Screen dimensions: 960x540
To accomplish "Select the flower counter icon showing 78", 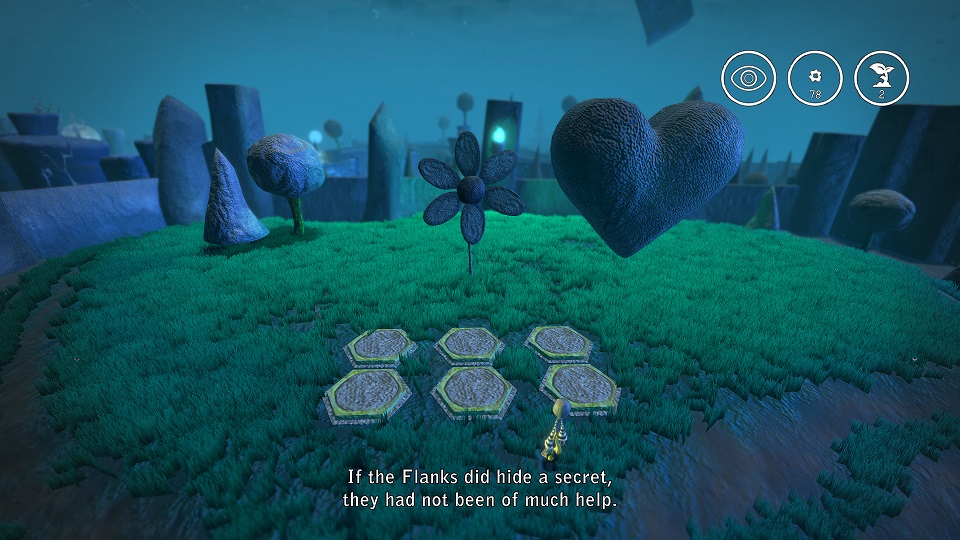I will point(814,77).
